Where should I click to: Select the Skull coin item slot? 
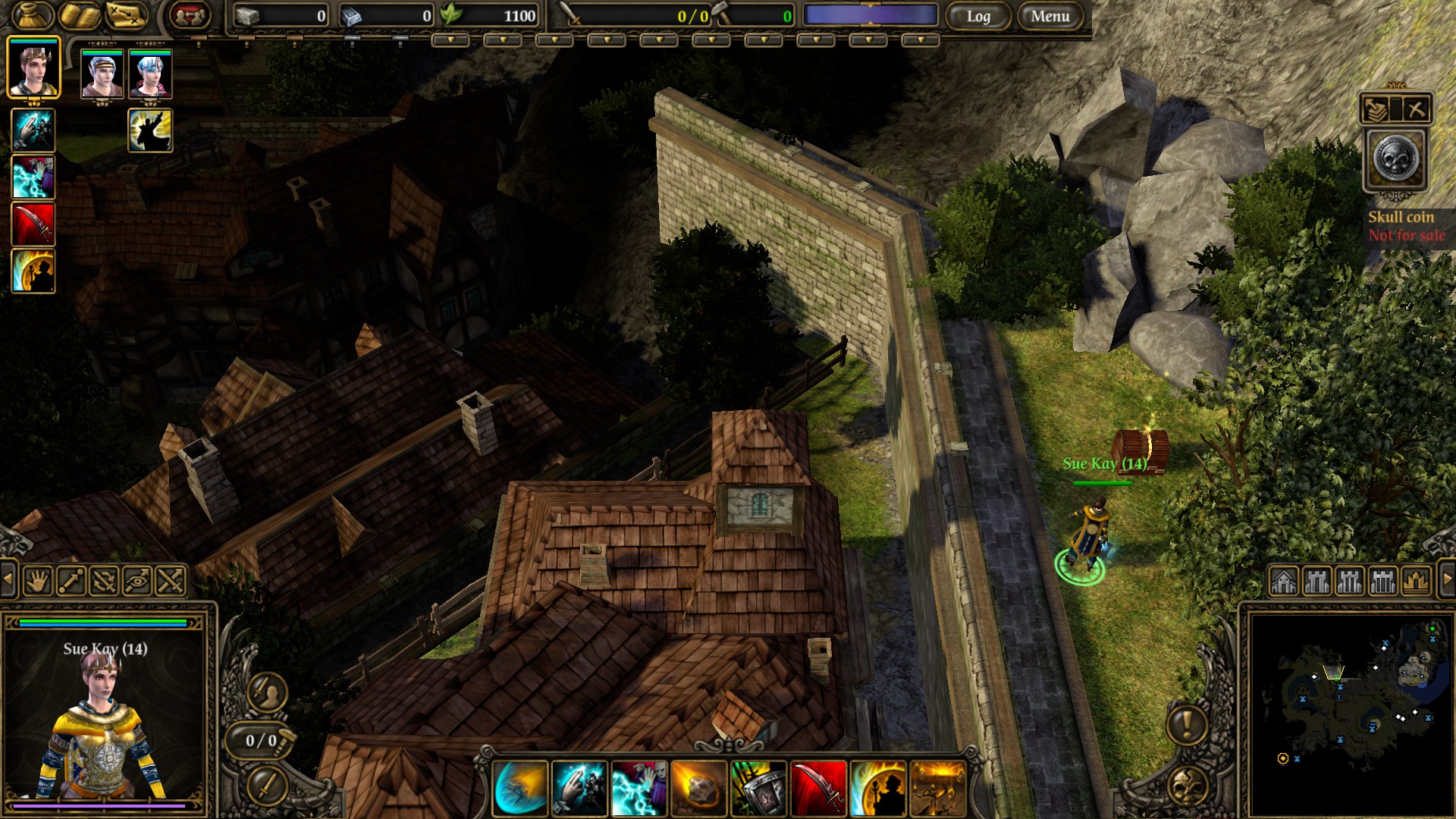1395,160
